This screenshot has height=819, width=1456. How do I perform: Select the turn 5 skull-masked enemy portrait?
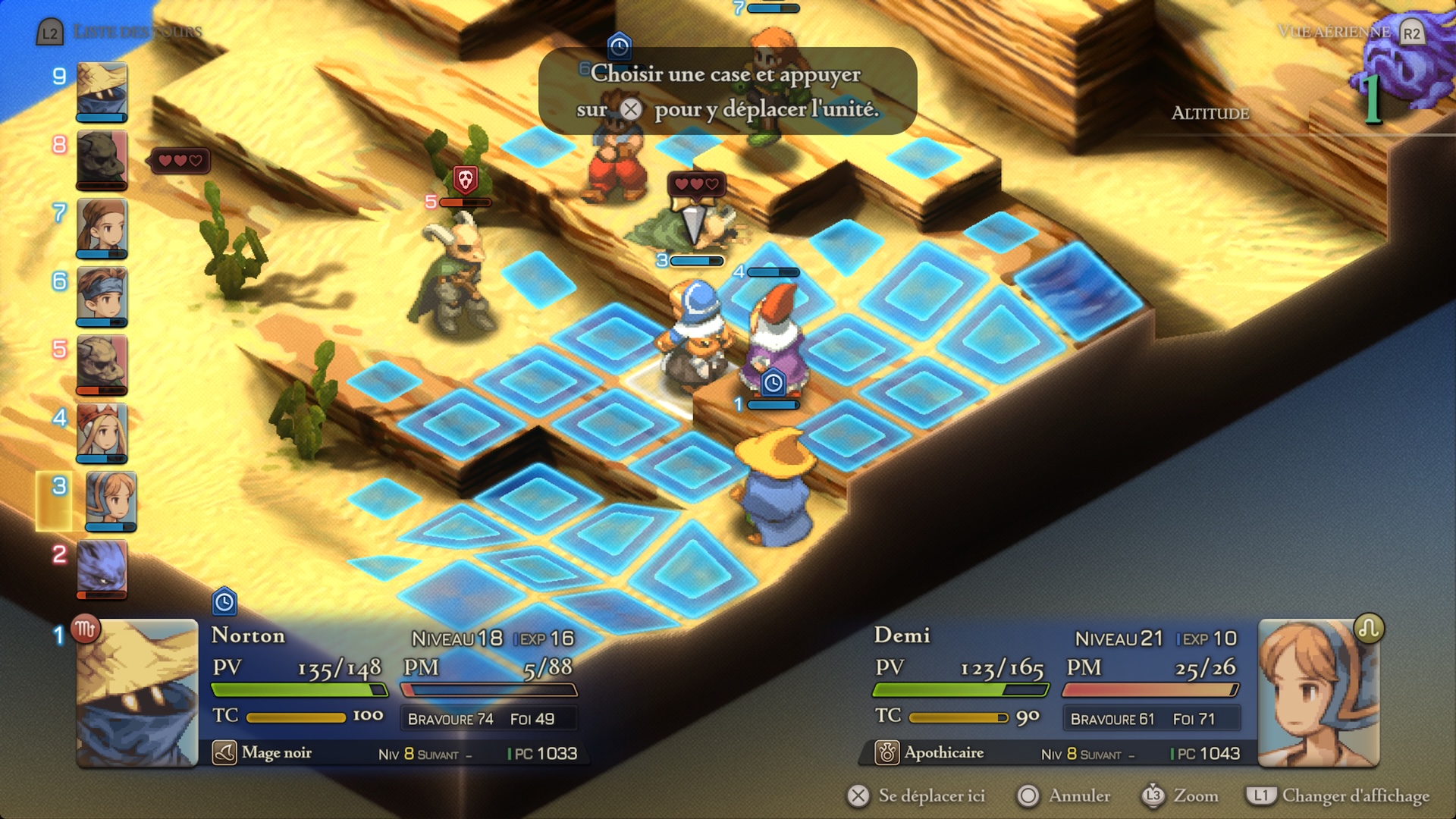coord(102,364)
